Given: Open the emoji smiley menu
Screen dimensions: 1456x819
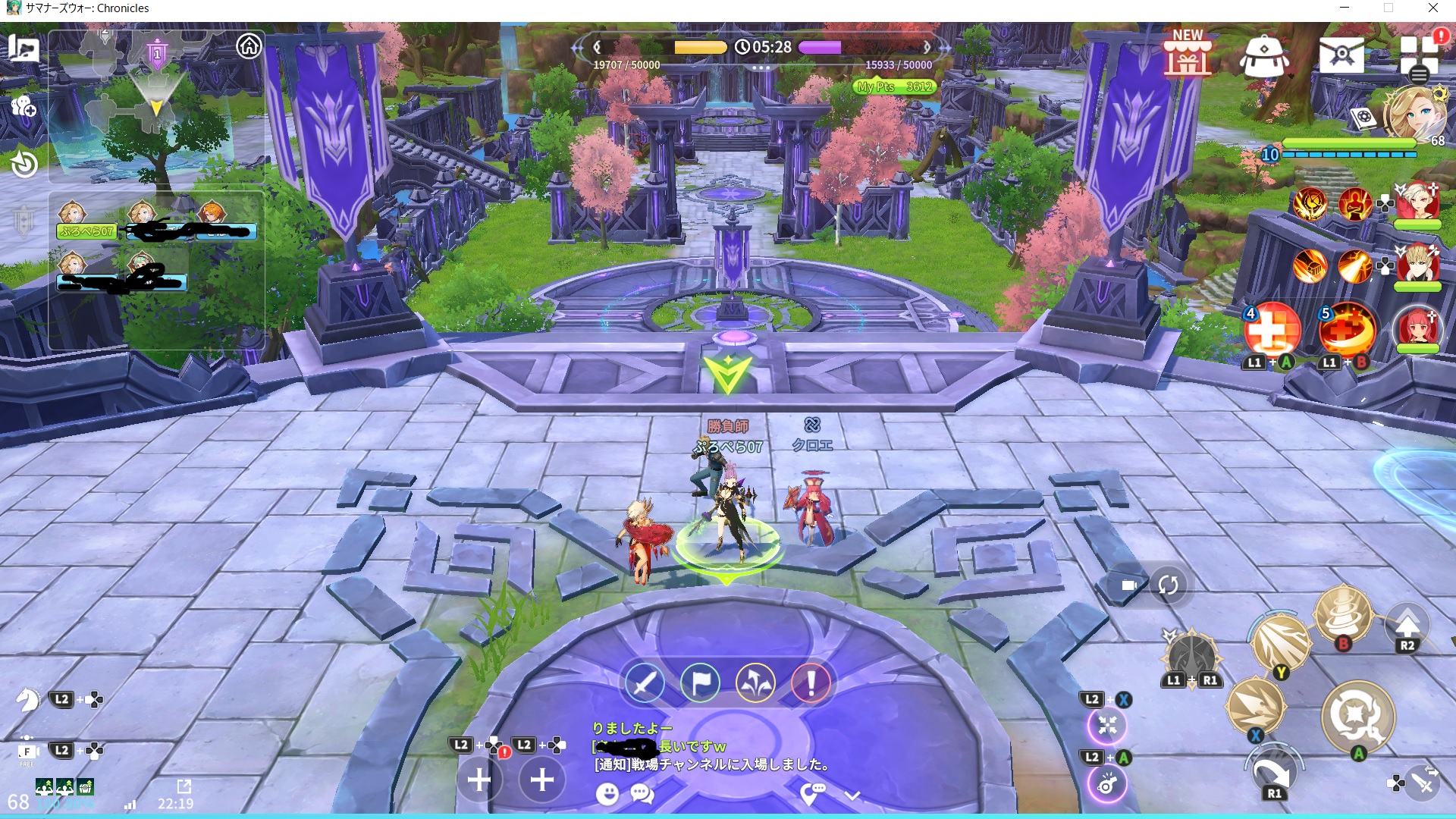Looking at the screenshot, I should pyautogui.click(x=607, y=794).
